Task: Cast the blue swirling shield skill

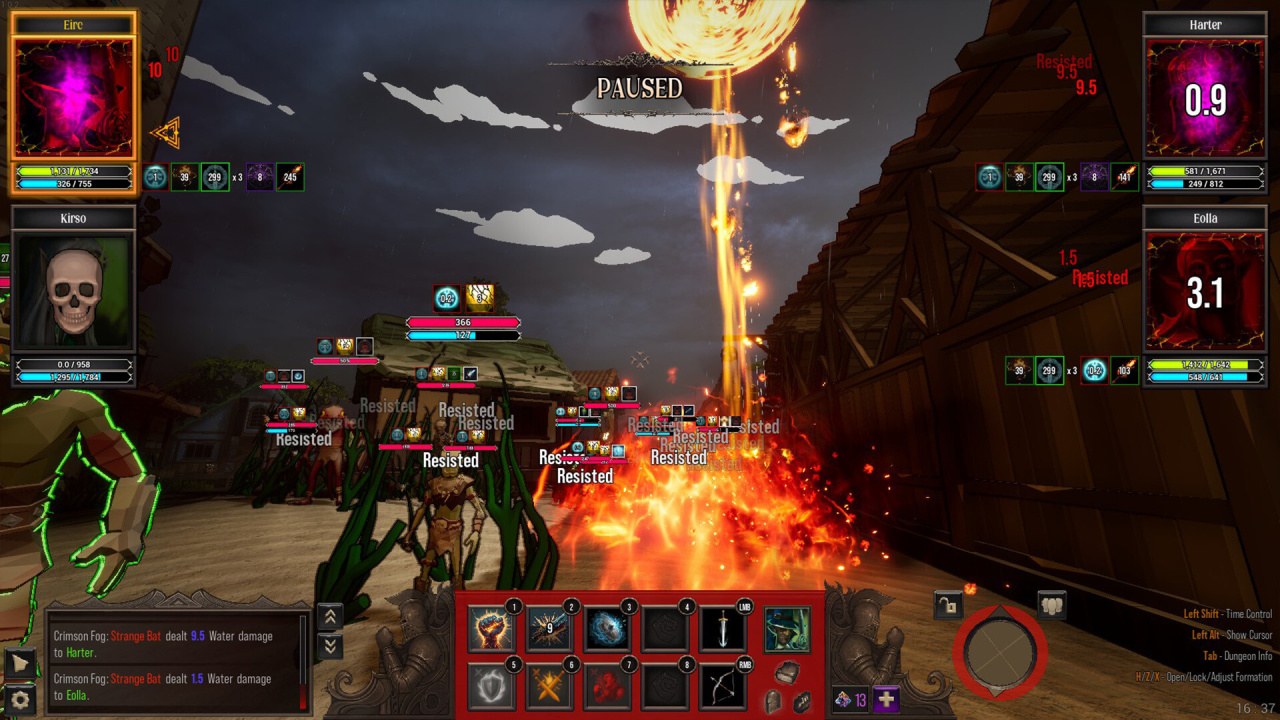Action: tap(607, 629)
